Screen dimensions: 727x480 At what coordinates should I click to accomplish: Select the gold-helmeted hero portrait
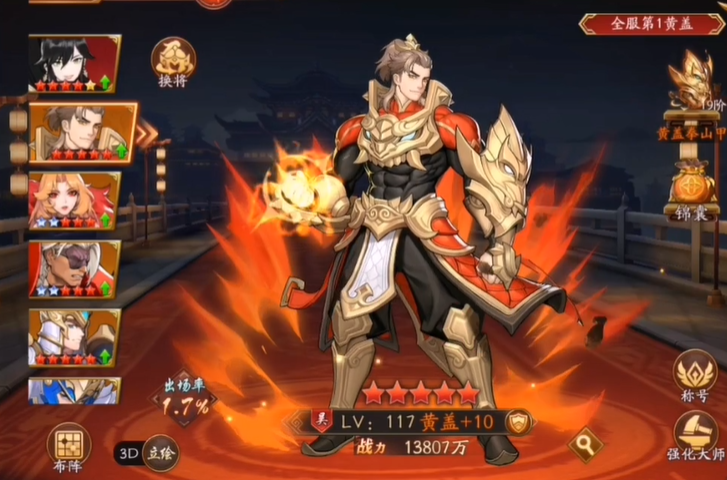click(74, 336)
